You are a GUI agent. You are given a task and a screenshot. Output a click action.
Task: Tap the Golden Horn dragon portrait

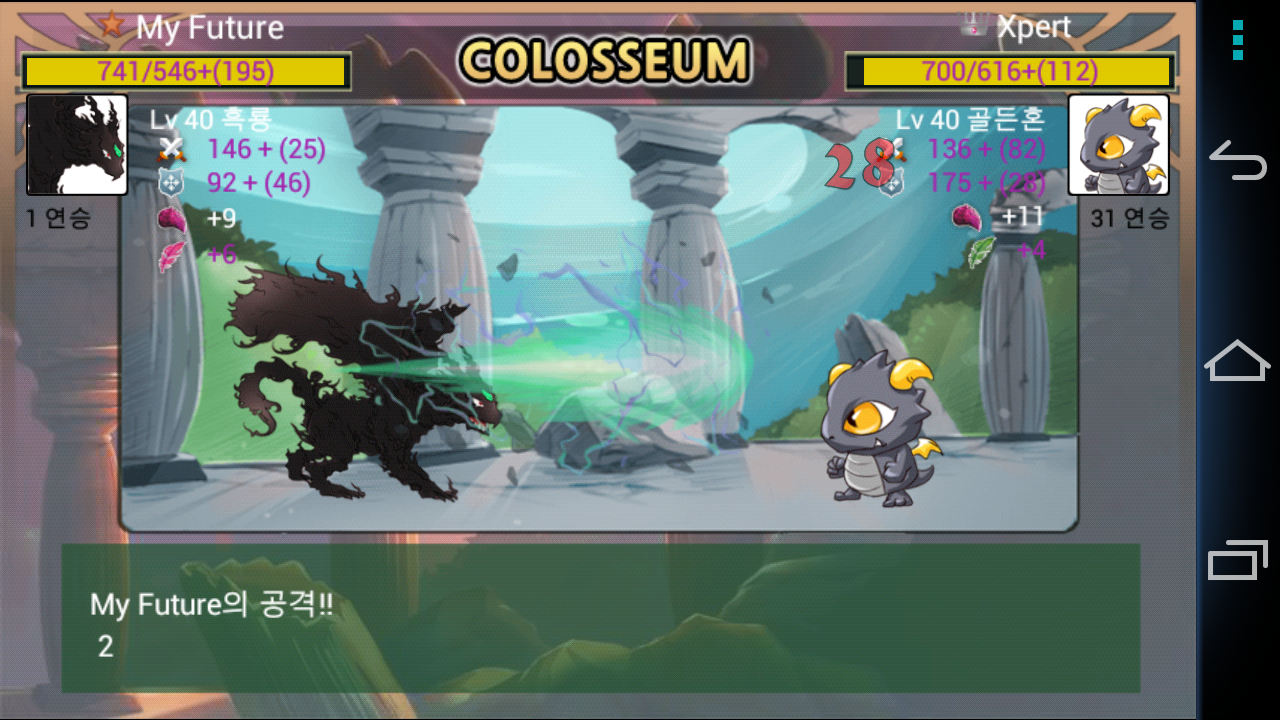click(x=1118, y=145)
